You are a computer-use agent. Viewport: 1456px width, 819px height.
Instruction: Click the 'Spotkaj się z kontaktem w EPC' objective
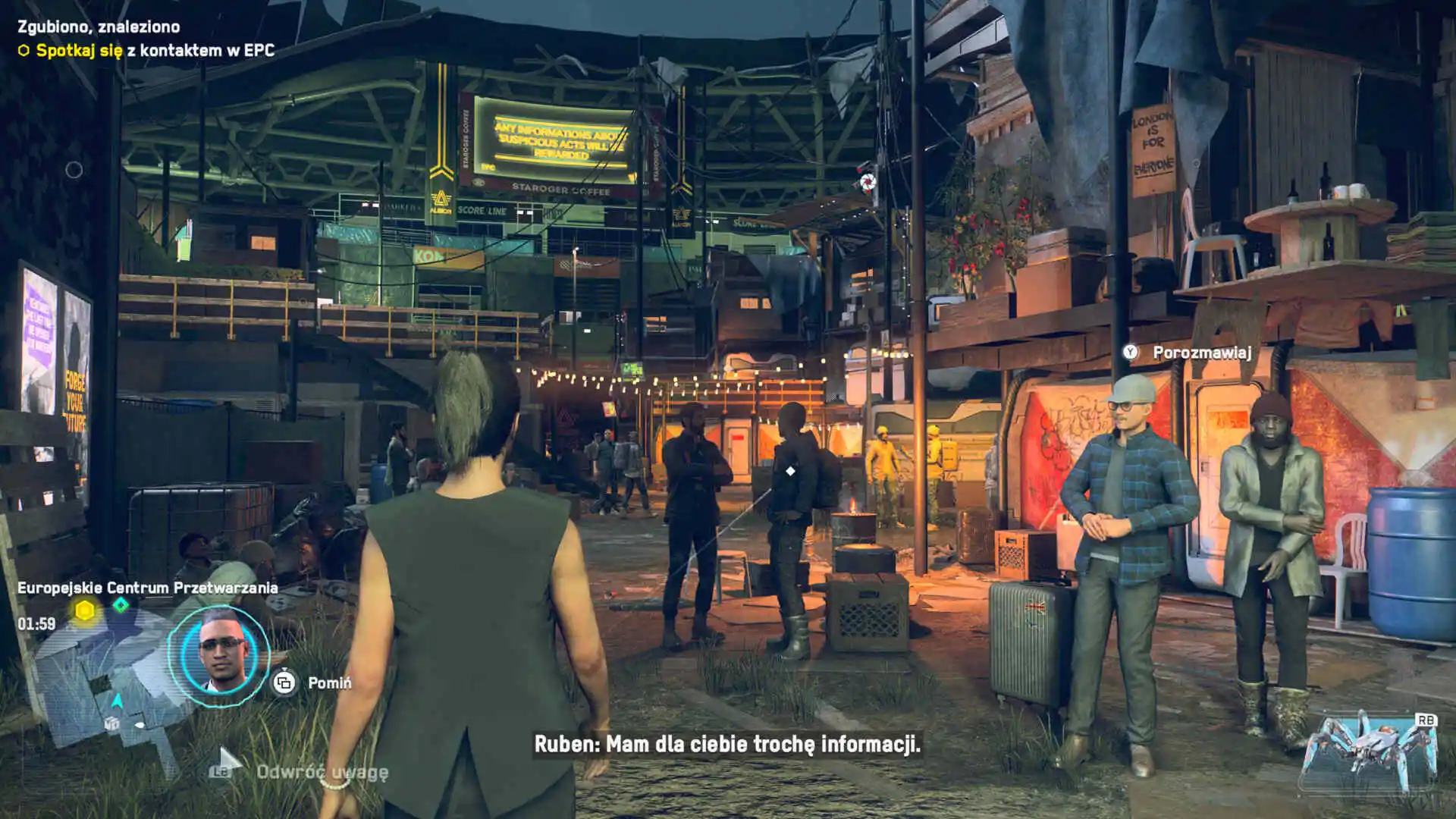tap(155, 51)
